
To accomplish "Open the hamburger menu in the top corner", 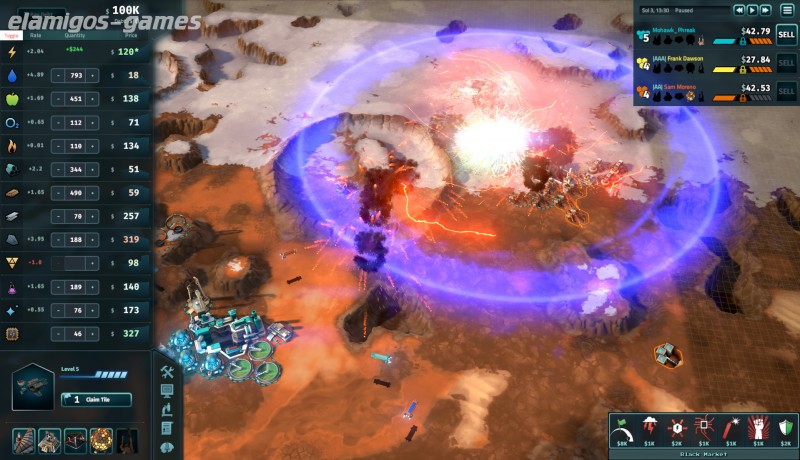I will [788, 10].
